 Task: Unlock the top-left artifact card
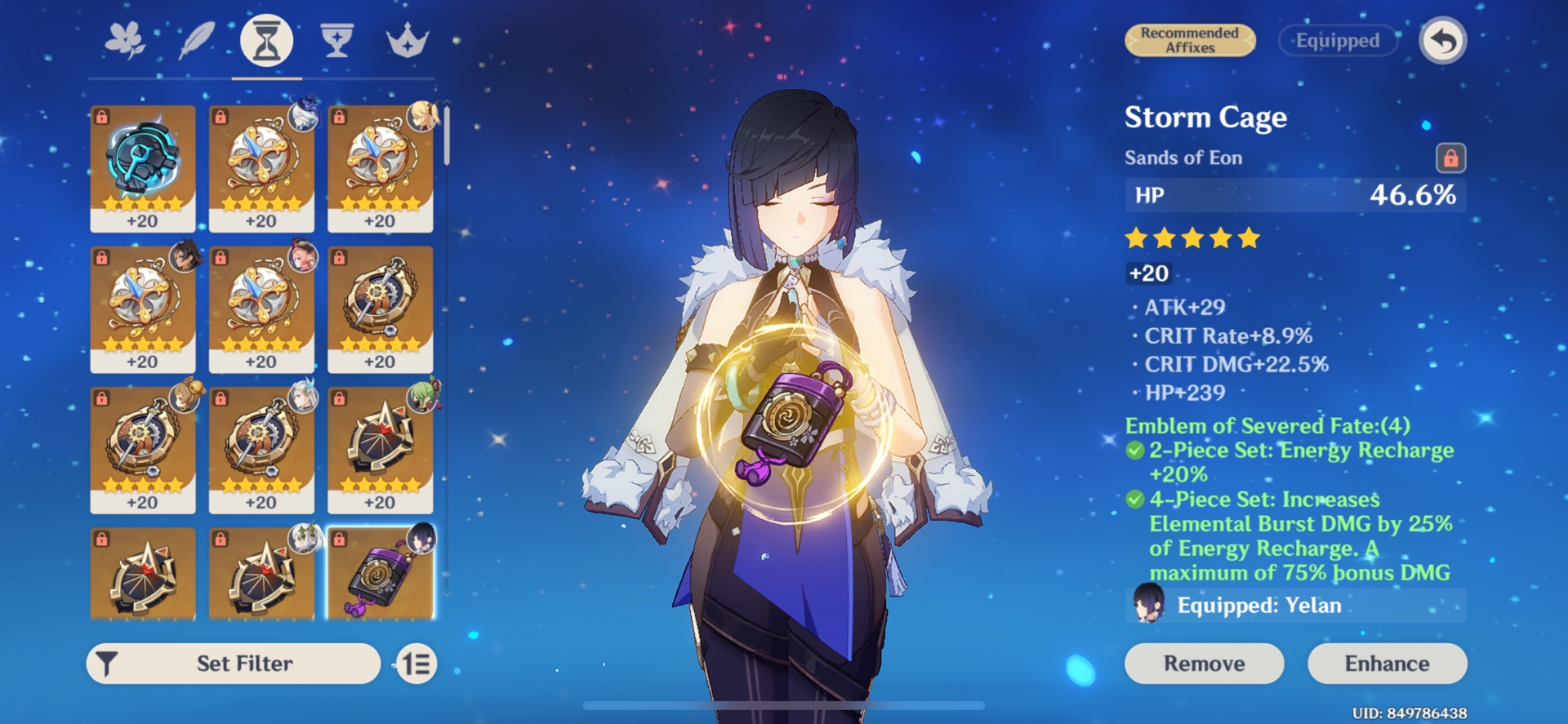pyautogui.click(x=100, y=115)
